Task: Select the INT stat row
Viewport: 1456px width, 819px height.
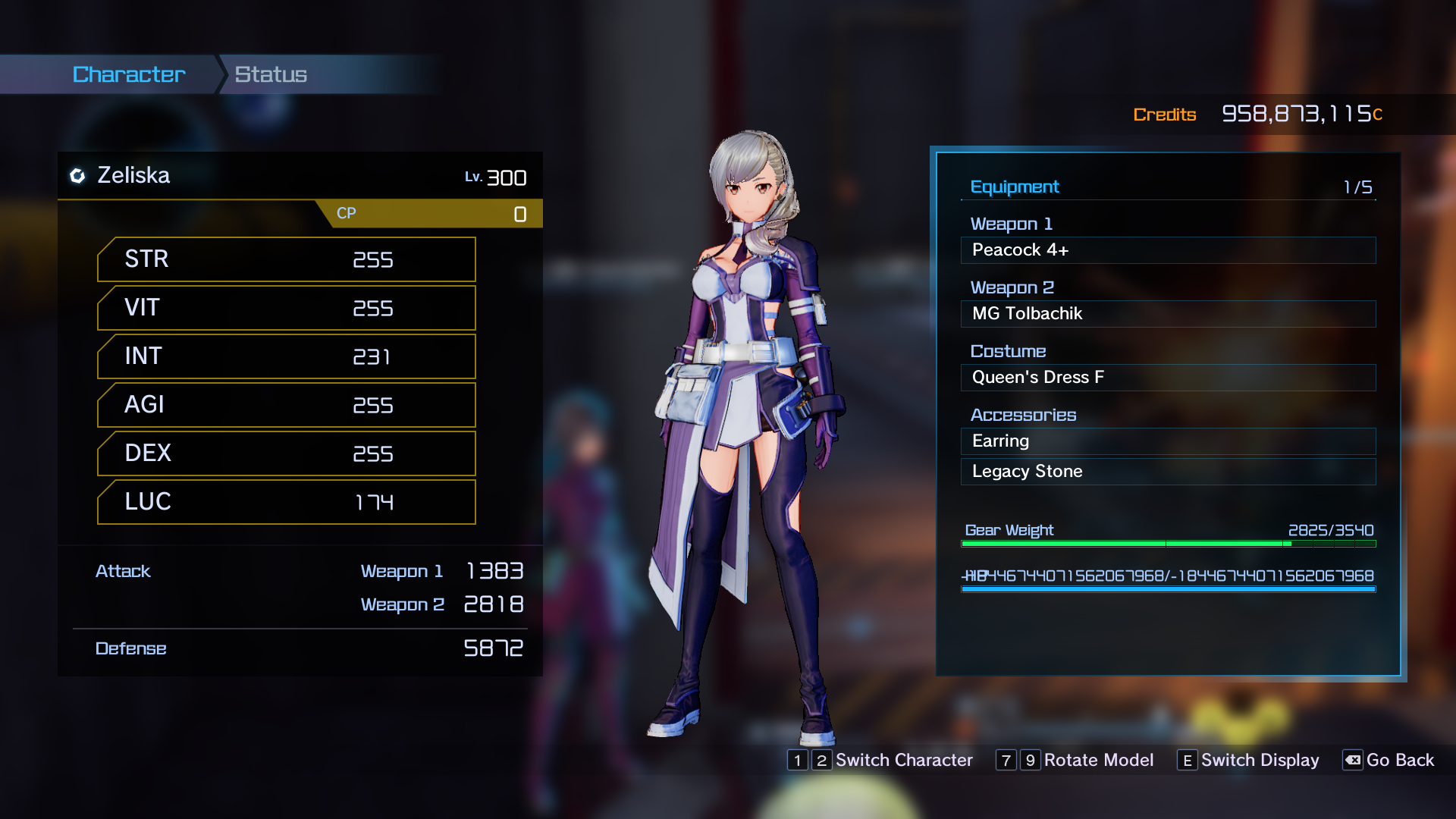Action: [x=287, y=356]
